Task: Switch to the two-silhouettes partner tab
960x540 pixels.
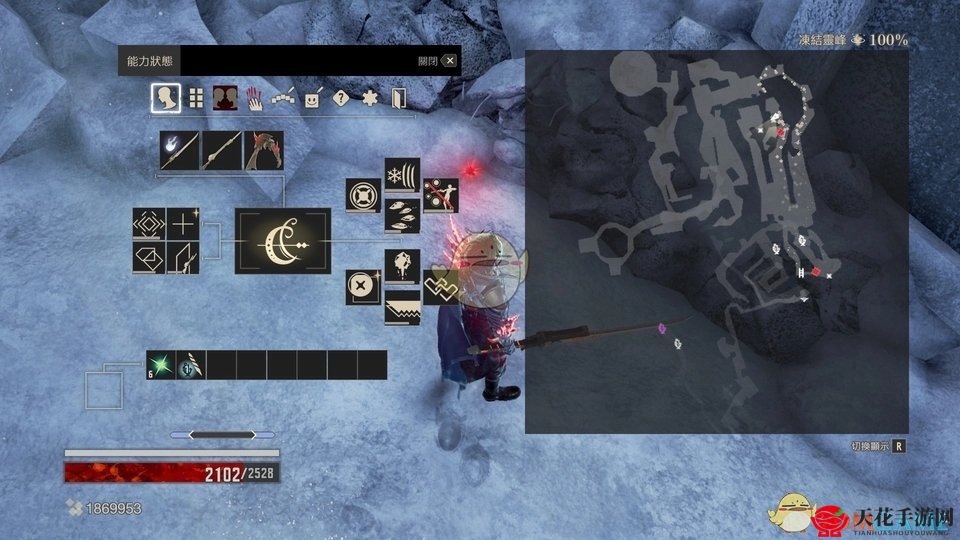Action: 226,98
